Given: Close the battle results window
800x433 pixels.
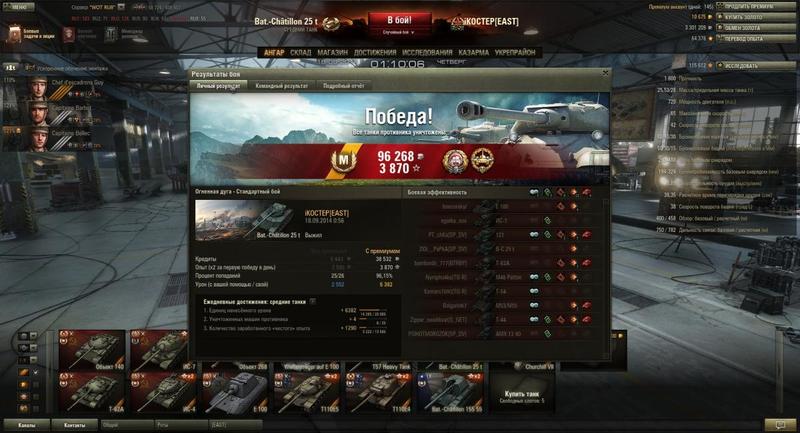Looking at the screenshot, I should [x=604, y=74].
